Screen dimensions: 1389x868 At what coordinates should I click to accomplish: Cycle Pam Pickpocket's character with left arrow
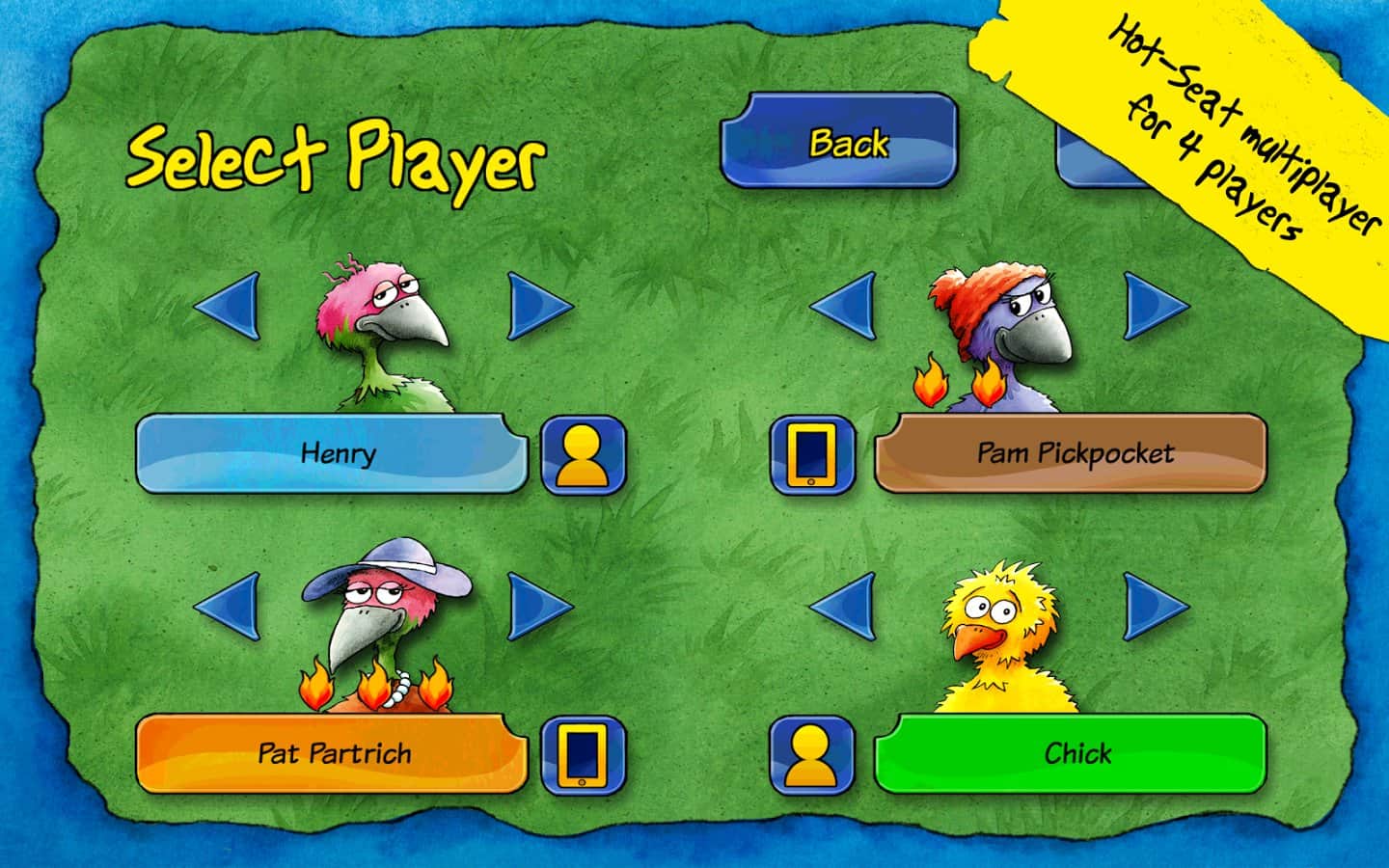(844, 307)
